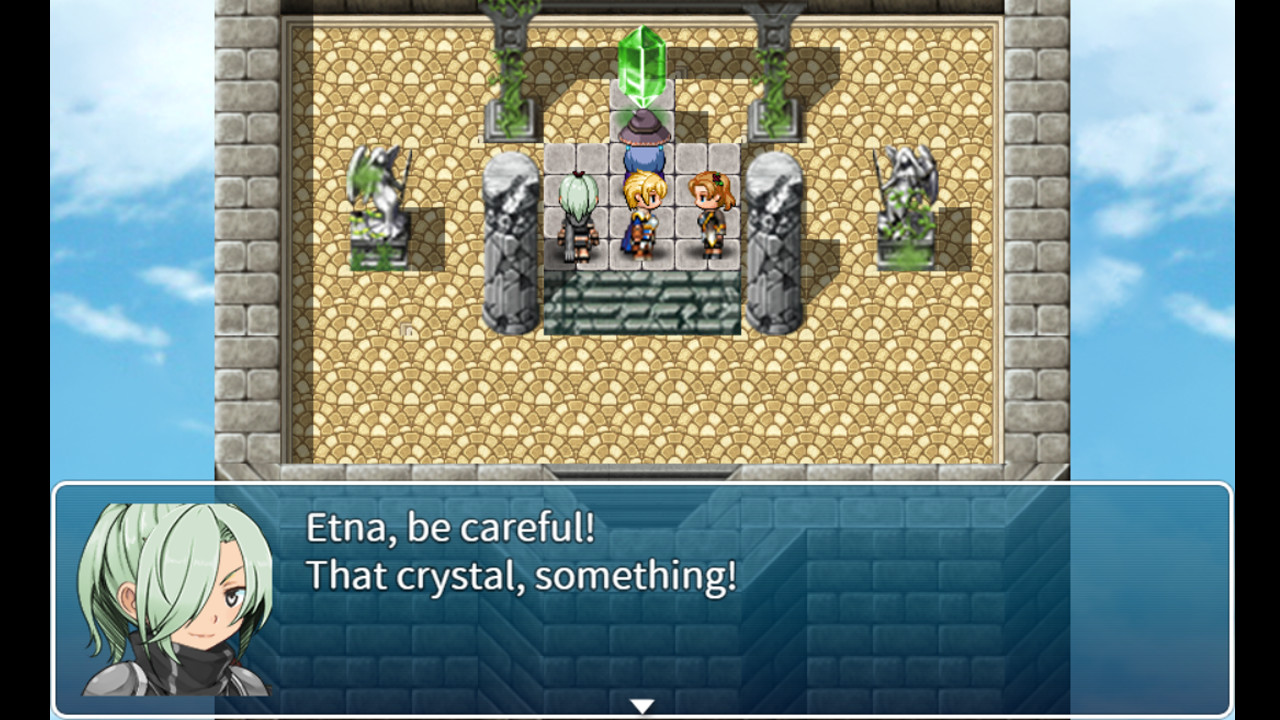Click the blonde hero character sprite

point(643,215)
